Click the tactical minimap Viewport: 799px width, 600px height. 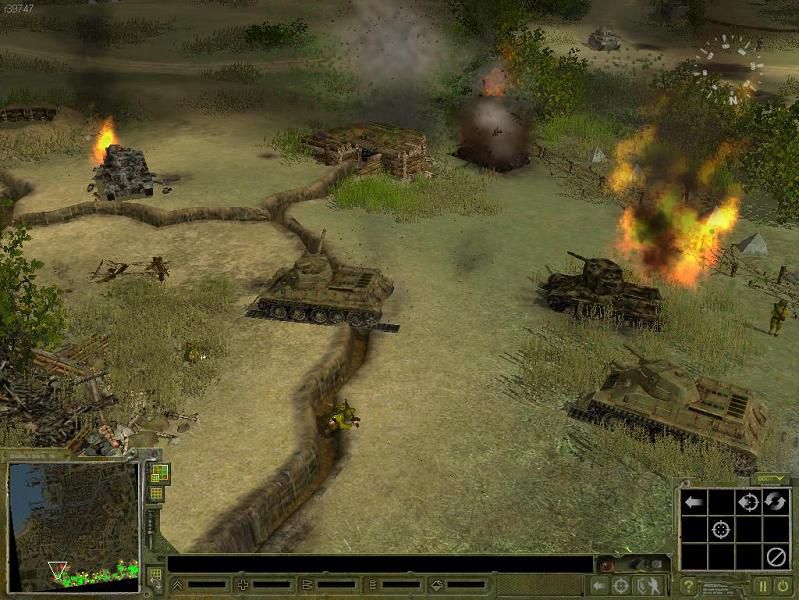coord(73,525)
